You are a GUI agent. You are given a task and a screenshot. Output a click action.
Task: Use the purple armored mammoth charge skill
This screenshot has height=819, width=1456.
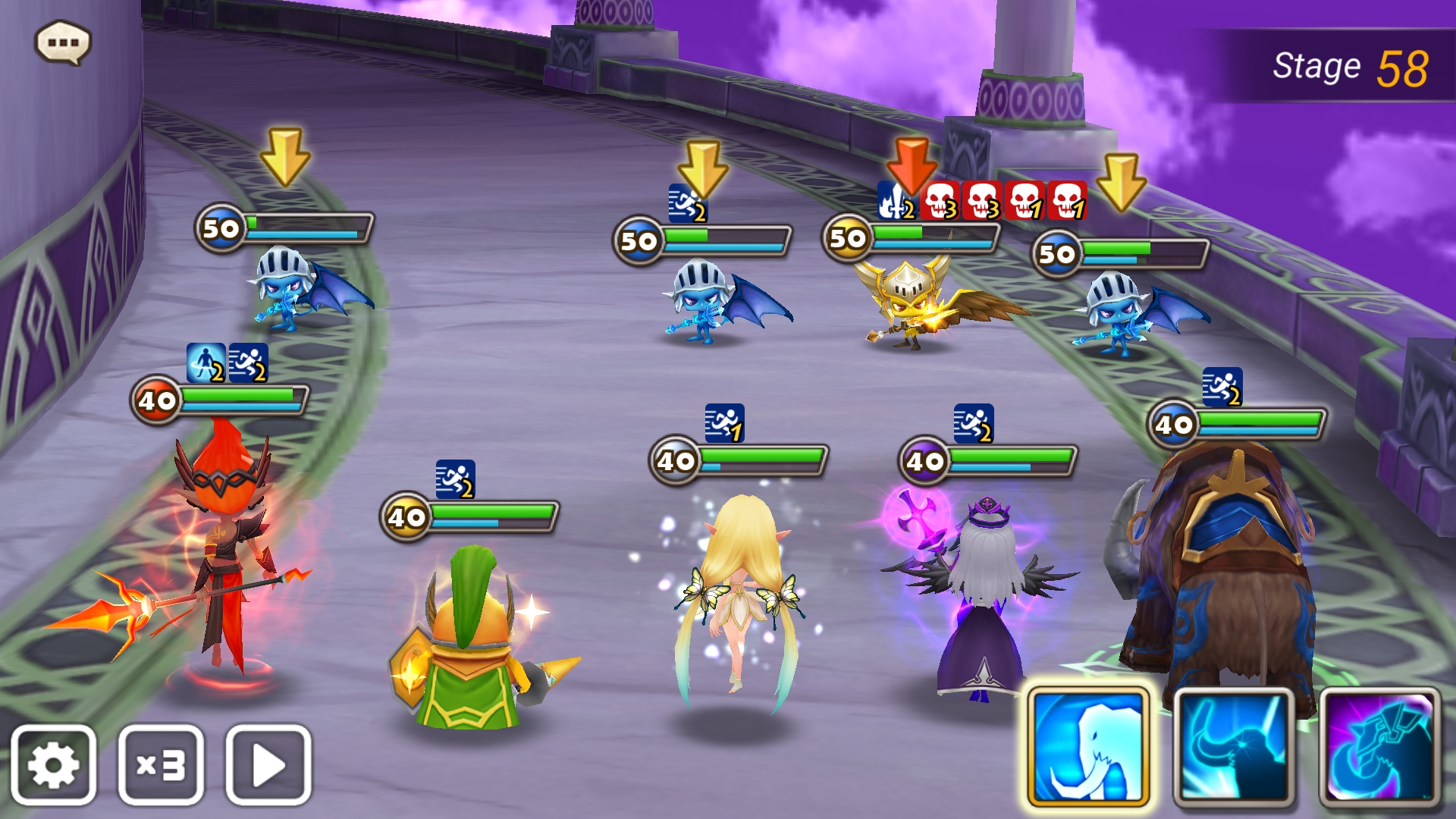[x=1379, y=747]
